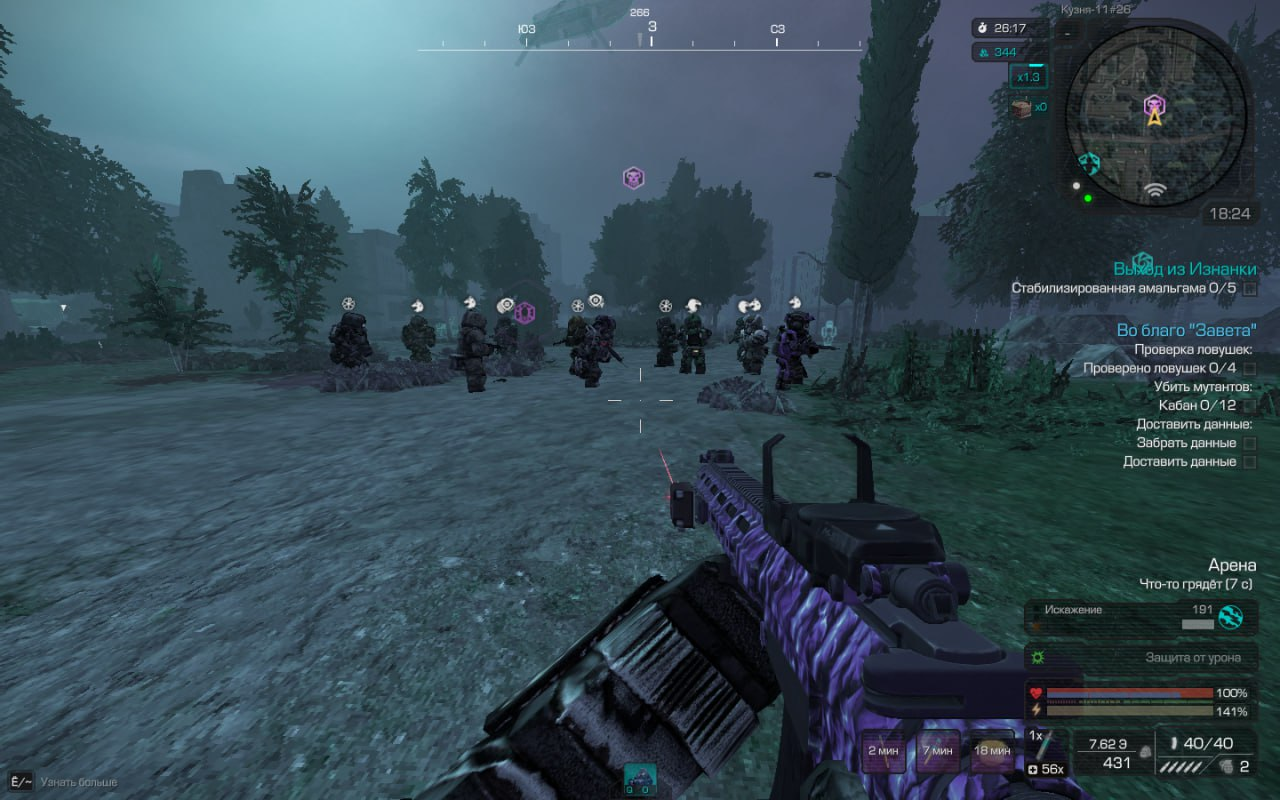Select the buff icon with 7 мин timer

click(938, 752)
